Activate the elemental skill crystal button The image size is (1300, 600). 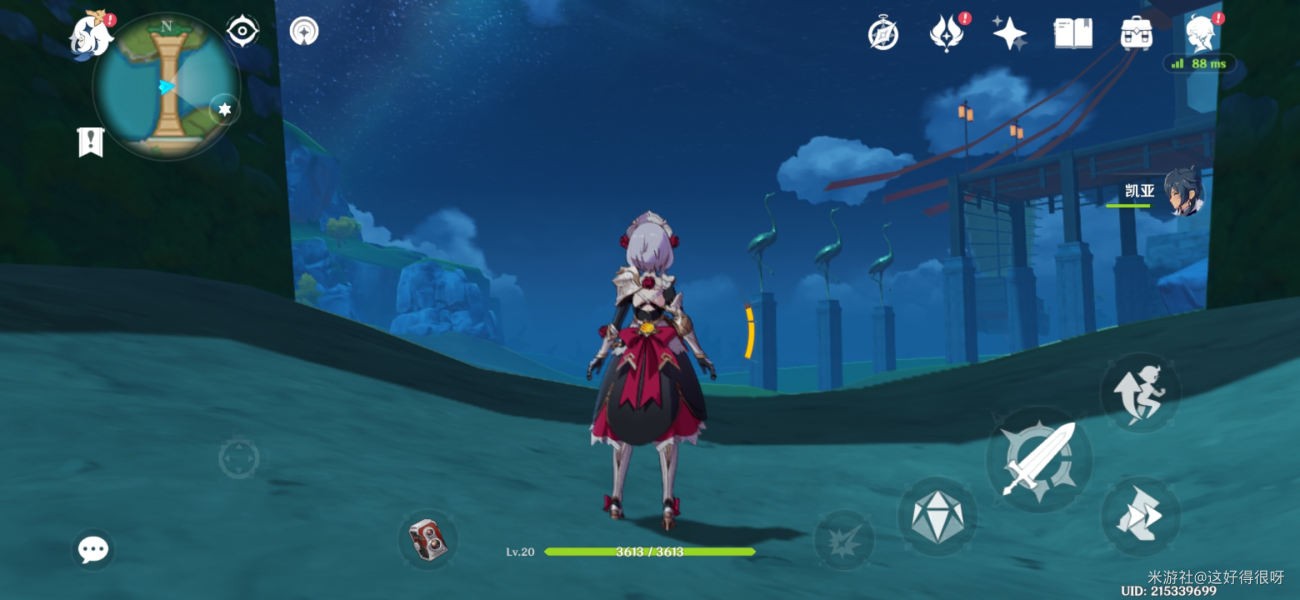point(937,517)
